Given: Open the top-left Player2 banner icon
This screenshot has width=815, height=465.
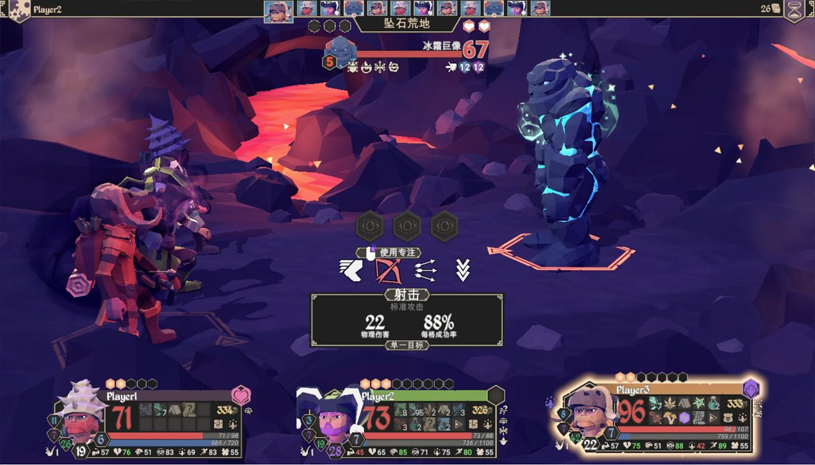Looking at the screenshot, I should coord(18,10).
